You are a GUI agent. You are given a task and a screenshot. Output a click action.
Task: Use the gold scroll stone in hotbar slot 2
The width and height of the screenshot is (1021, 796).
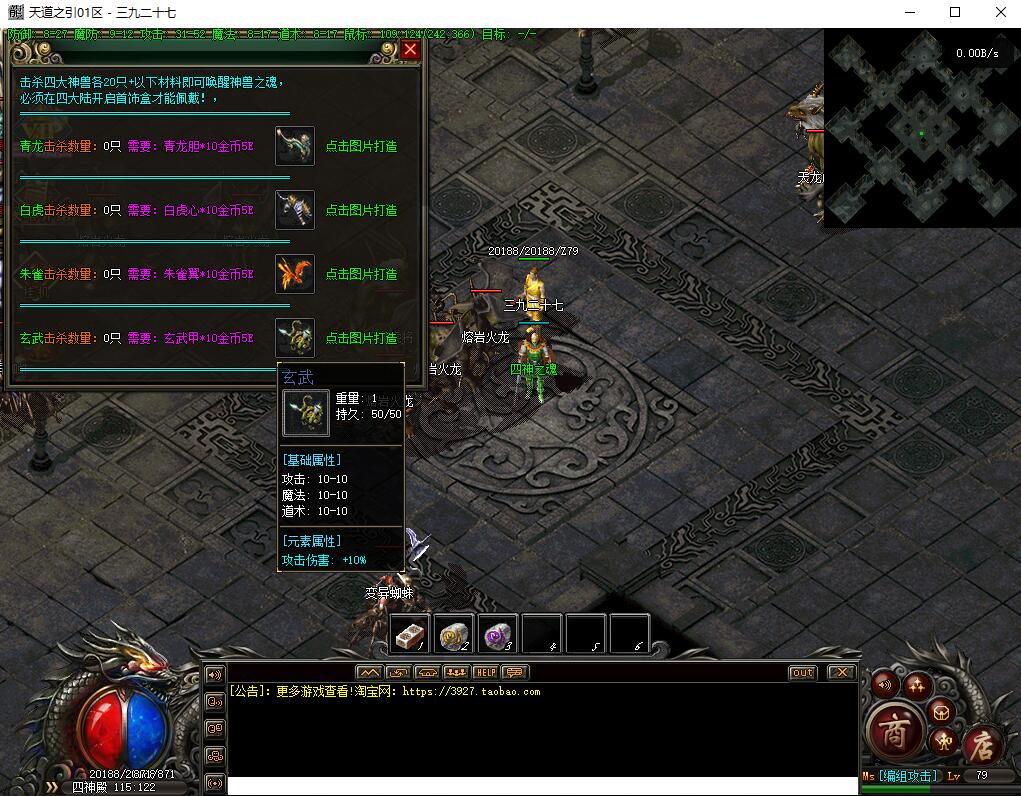click(x=454, y=634)
